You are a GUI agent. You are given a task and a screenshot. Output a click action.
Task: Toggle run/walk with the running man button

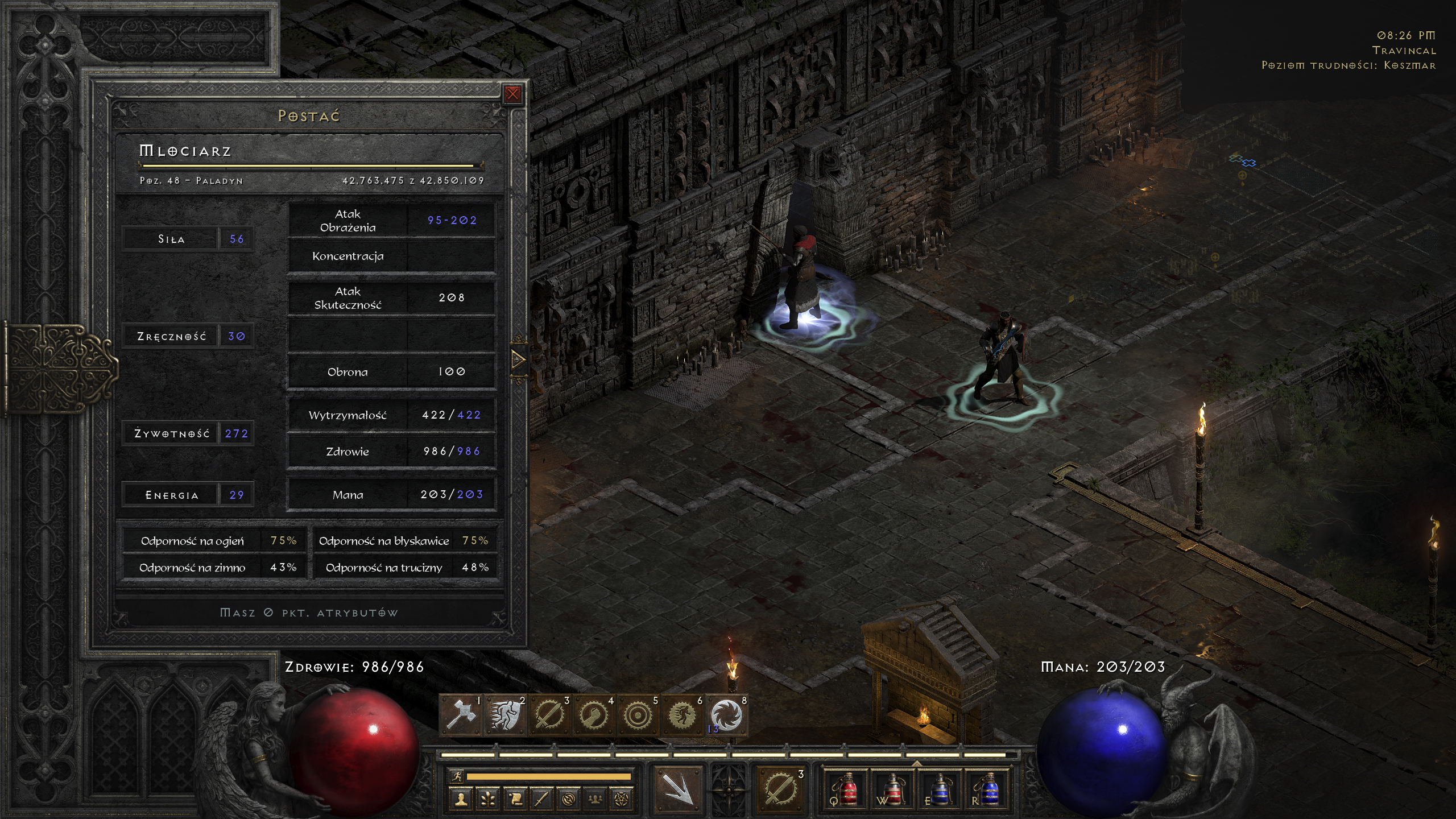pyautogui.click(x=456, y=776)
